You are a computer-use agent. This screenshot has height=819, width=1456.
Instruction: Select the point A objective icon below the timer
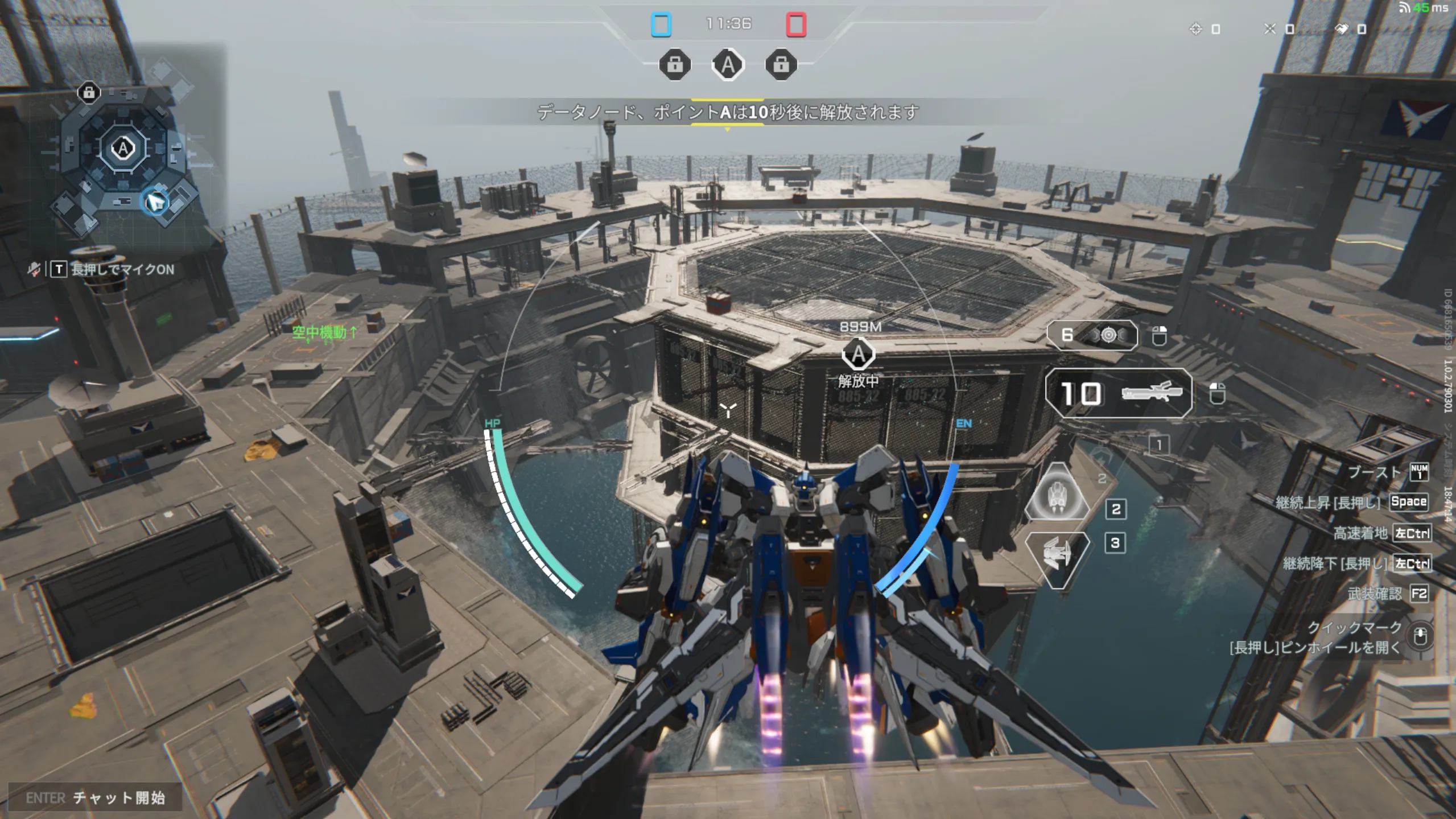point(728,65)
